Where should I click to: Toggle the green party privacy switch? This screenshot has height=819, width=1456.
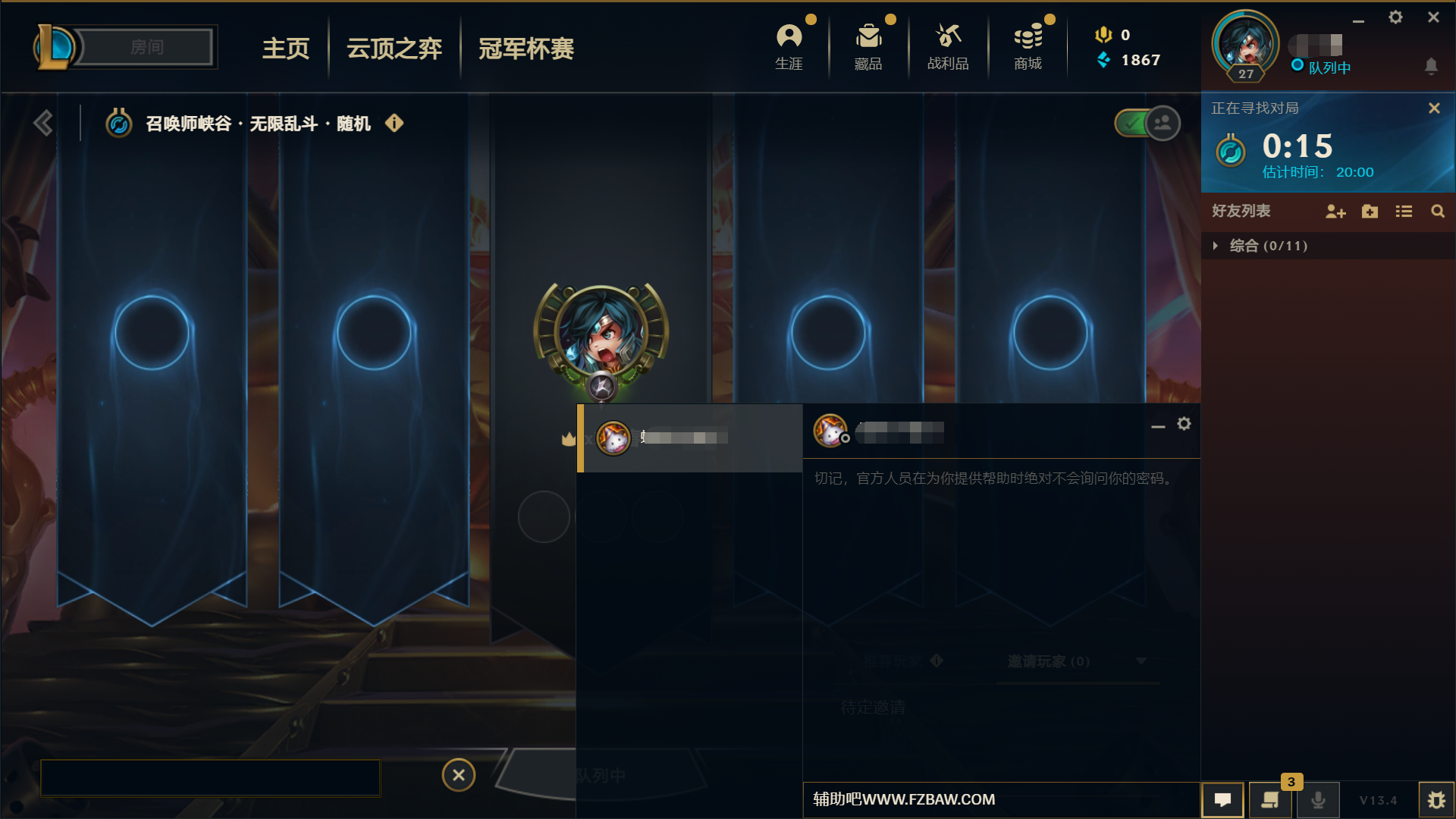[x=1133, y=123]
